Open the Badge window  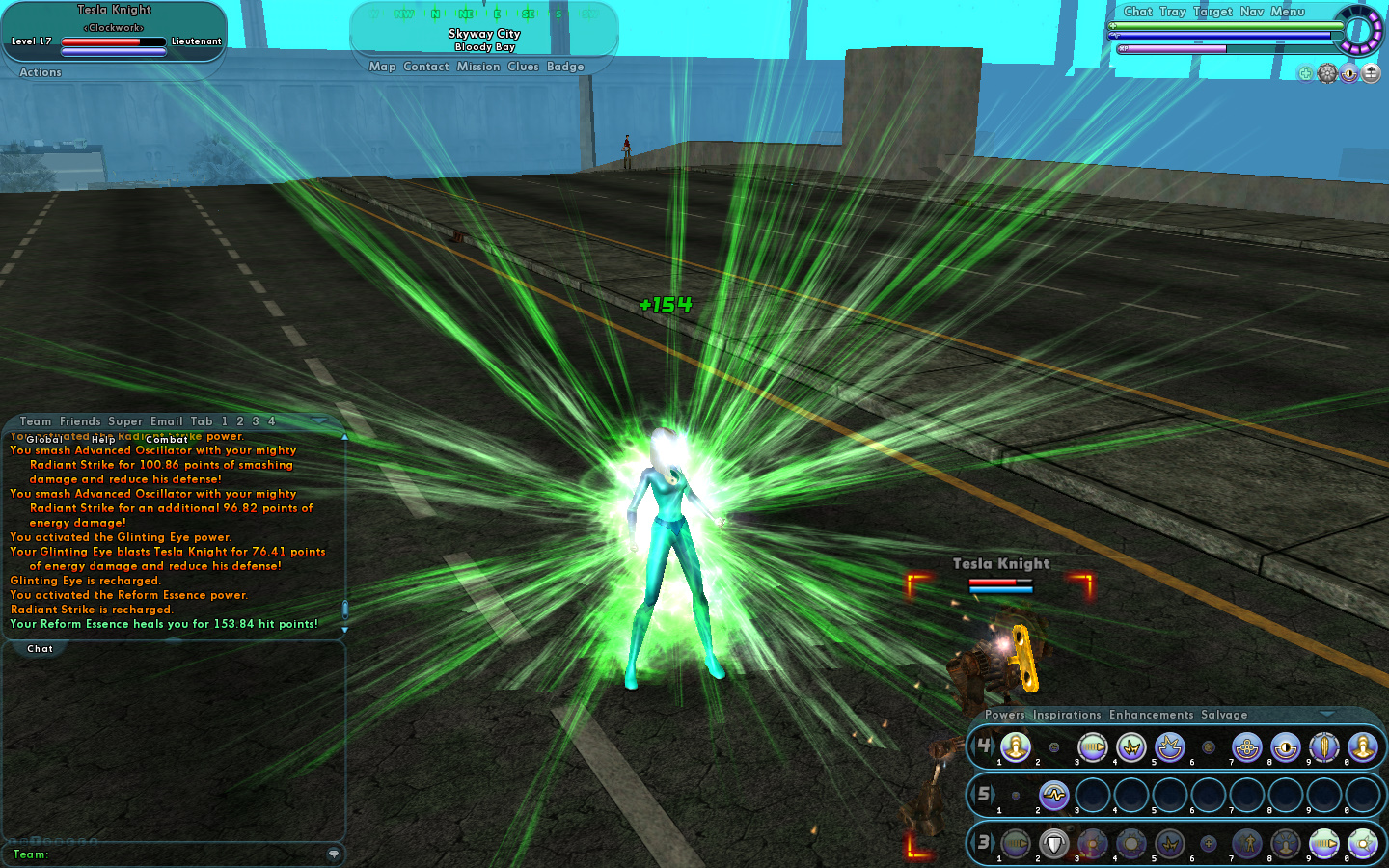[565, 67]
